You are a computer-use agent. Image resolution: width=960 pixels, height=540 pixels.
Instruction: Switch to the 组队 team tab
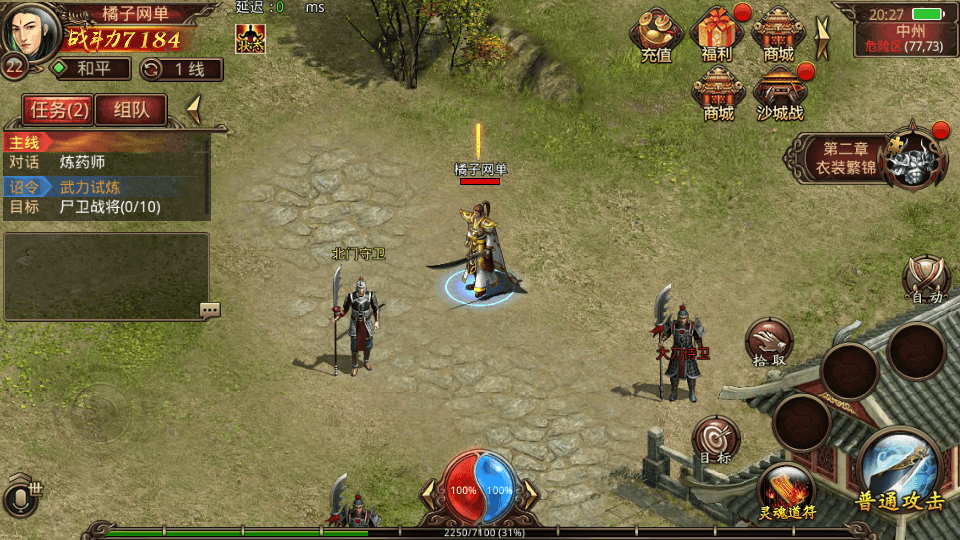pyautogui.click(x=131, y=110)
